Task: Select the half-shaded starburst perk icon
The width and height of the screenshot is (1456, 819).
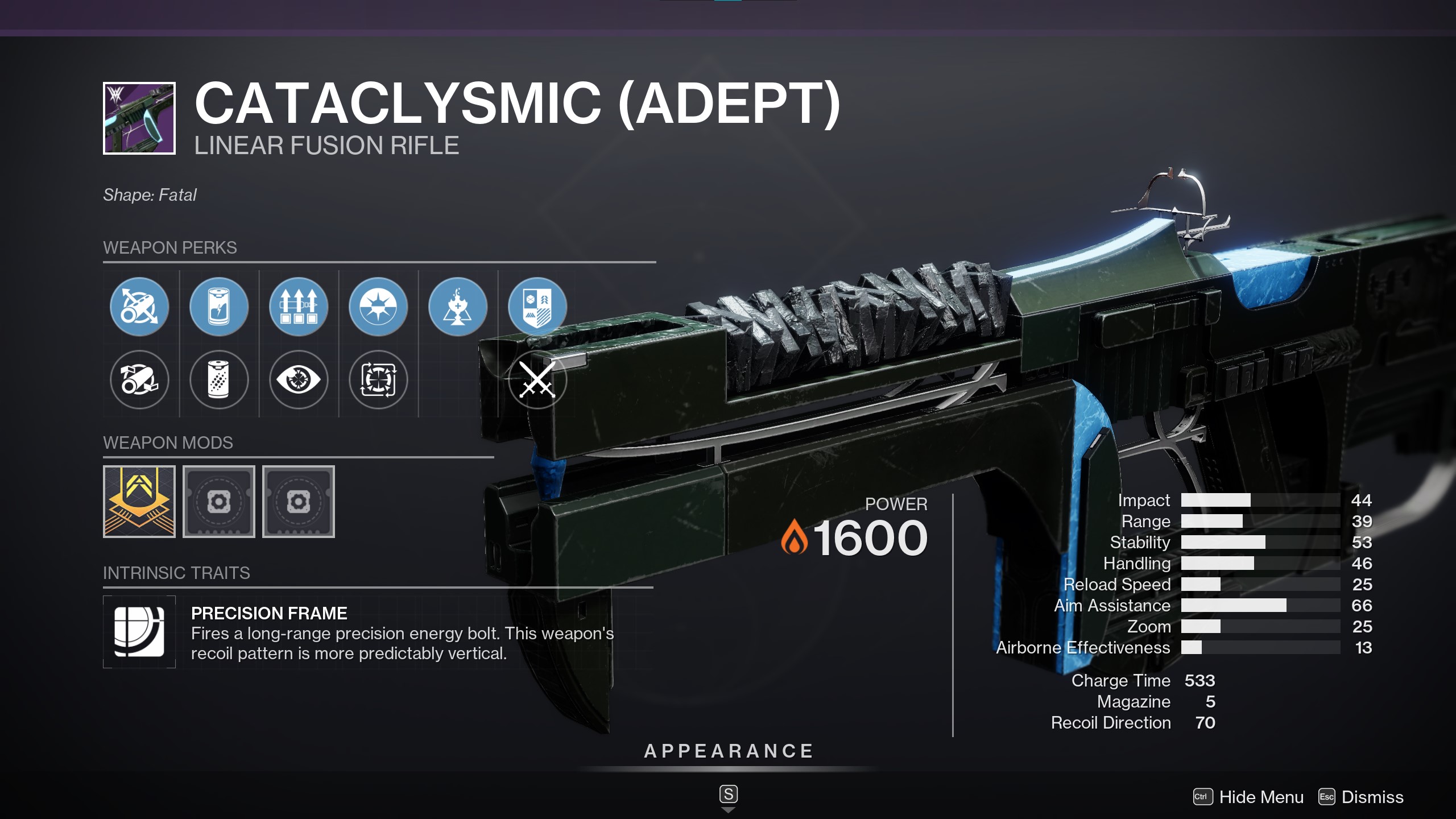Action: (x=378, y=307)
